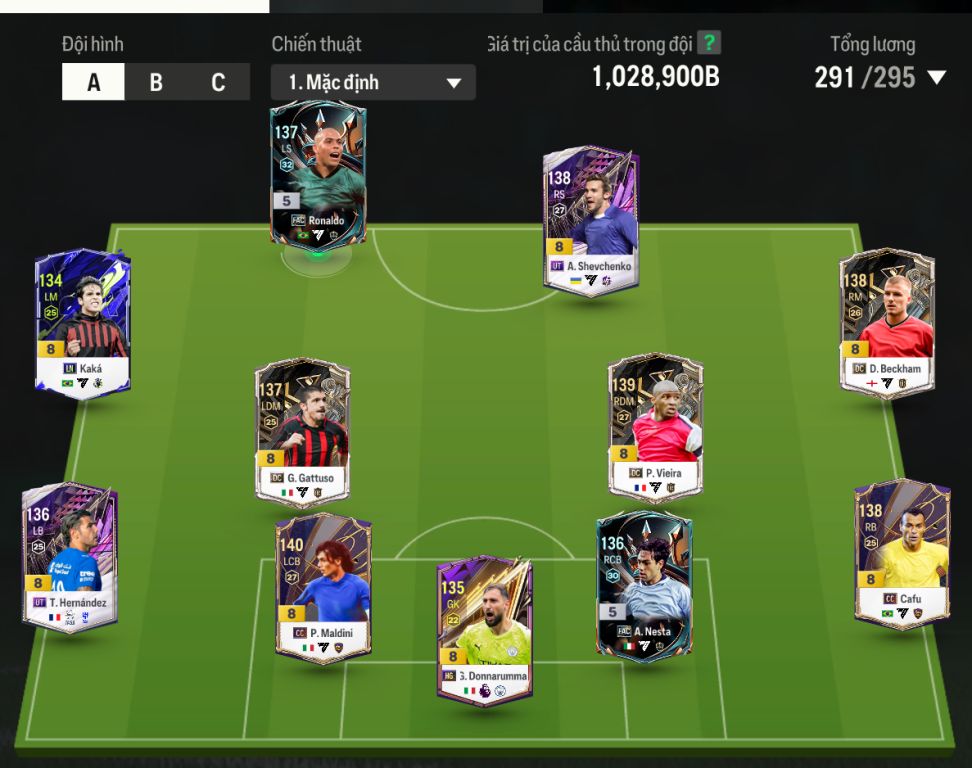The image size is (972, 768).
Task: Select the Donnarumma goalkeeper card
Action: click(x=484, y=630)
